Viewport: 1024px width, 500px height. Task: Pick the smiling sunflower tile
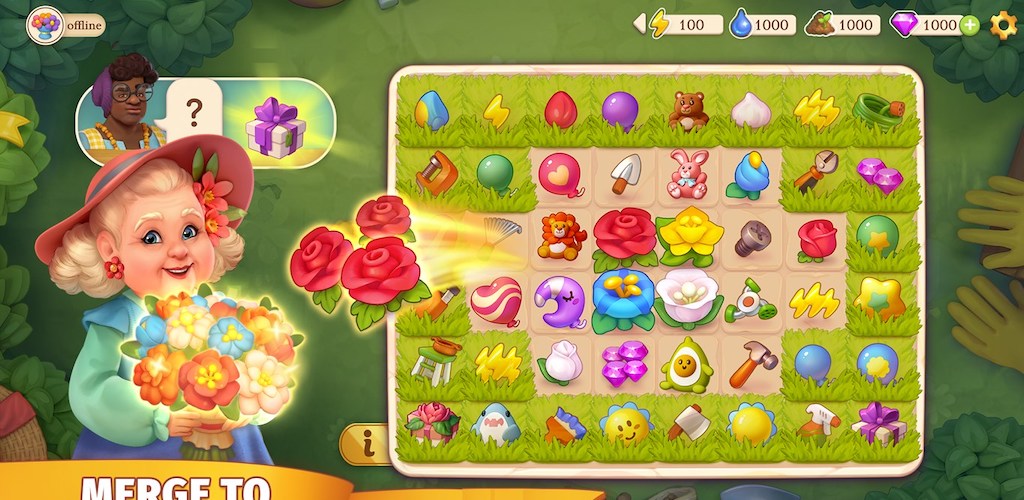coord(625,426)
